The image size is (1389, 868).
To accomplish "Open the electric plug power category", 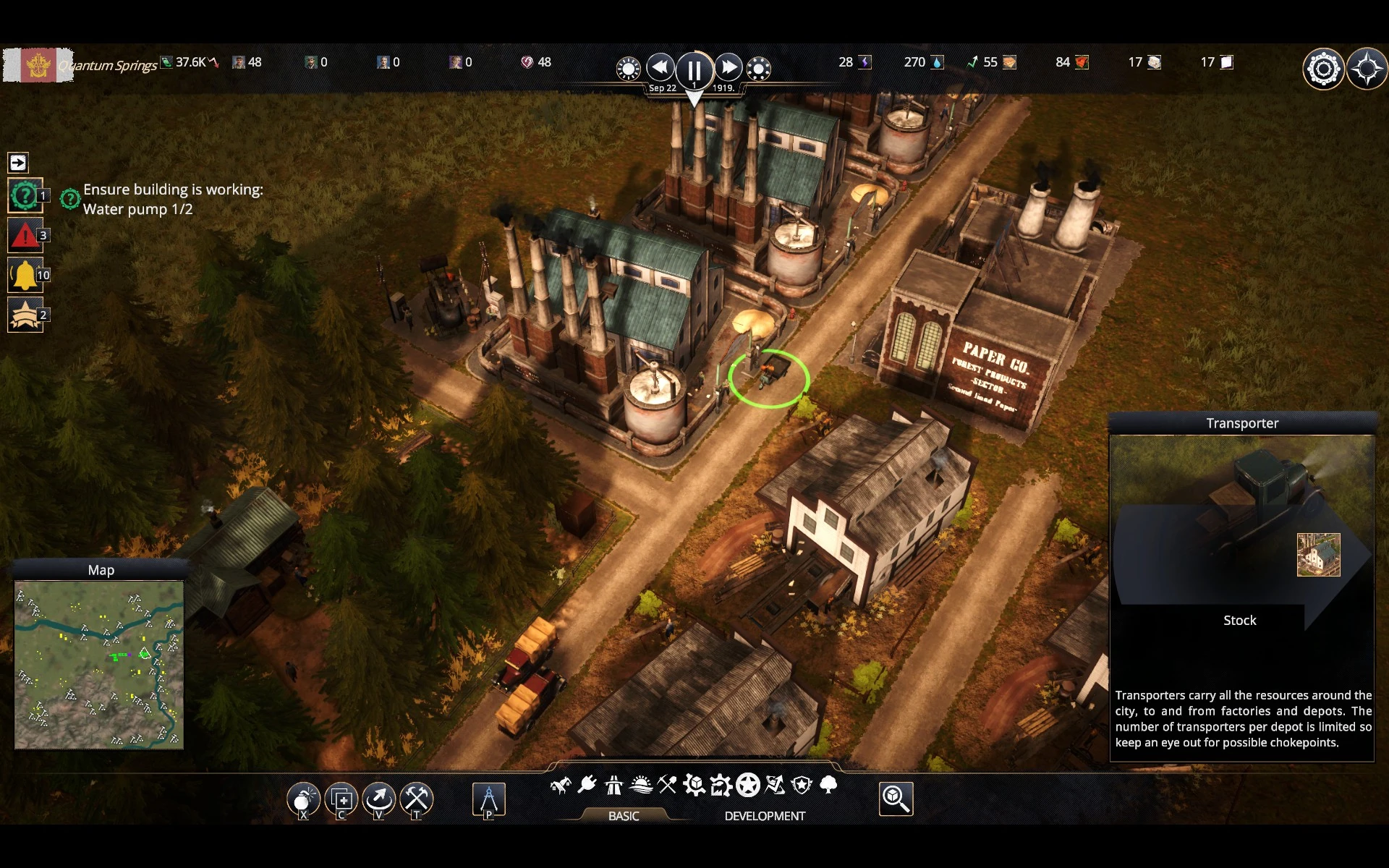I will pos(587,785).
